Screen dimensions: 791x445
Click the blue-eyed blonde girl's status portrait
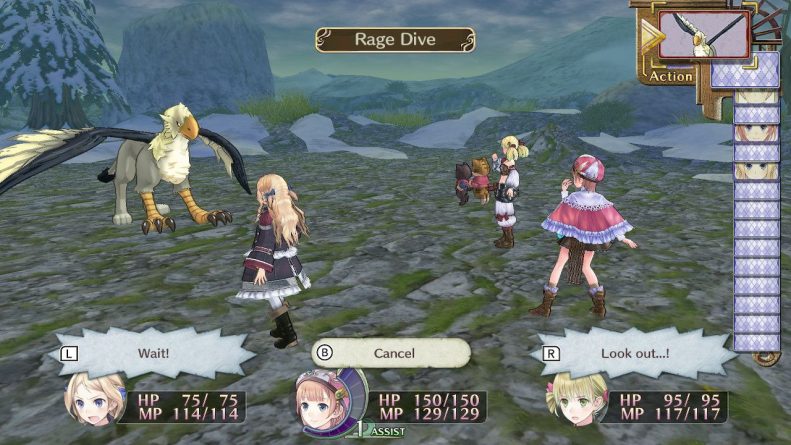95,402
